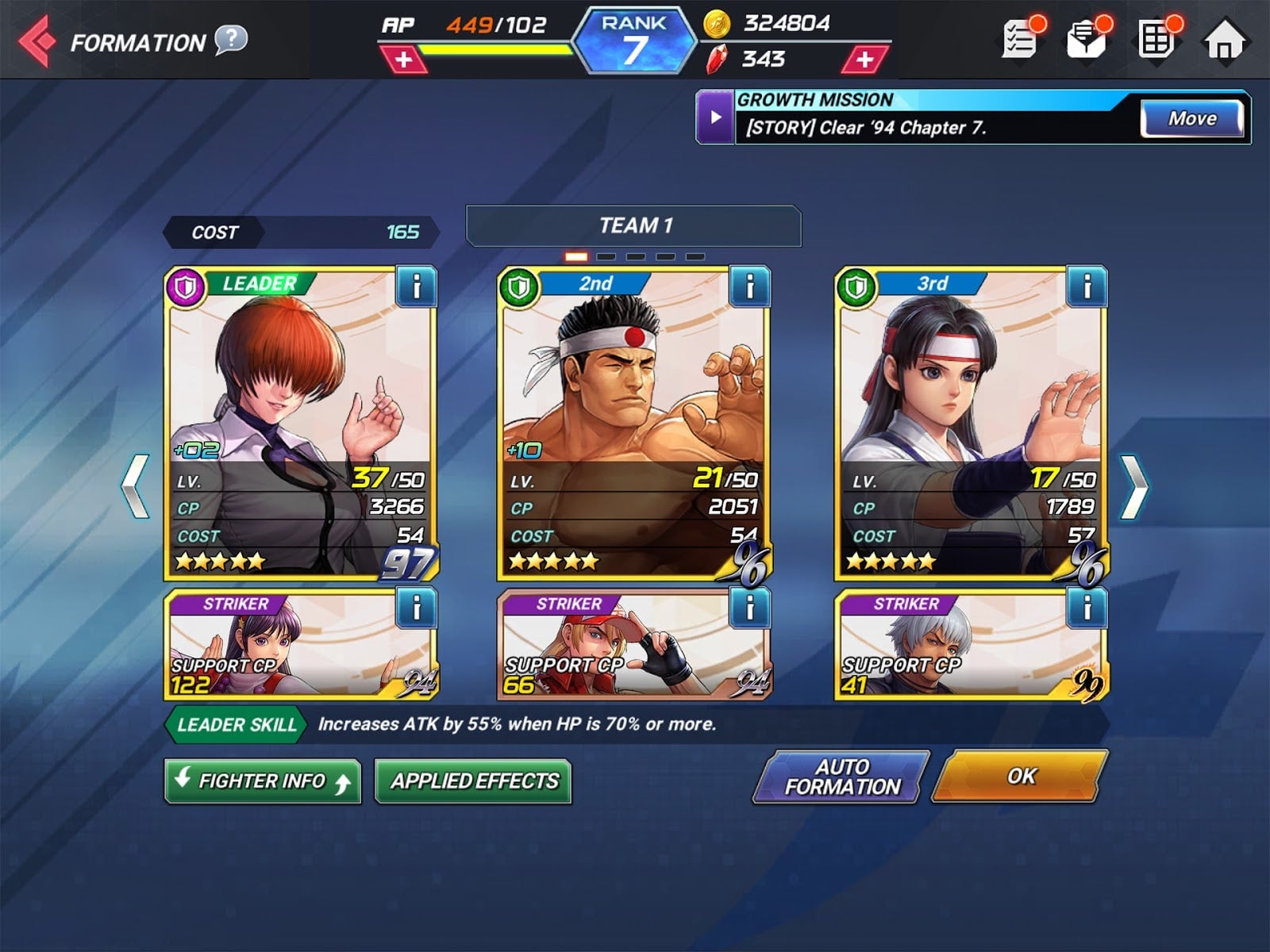This screenshot has height=952, width=1270.
Task: Open the Formation help bubble
Action: tap(231, 40)
